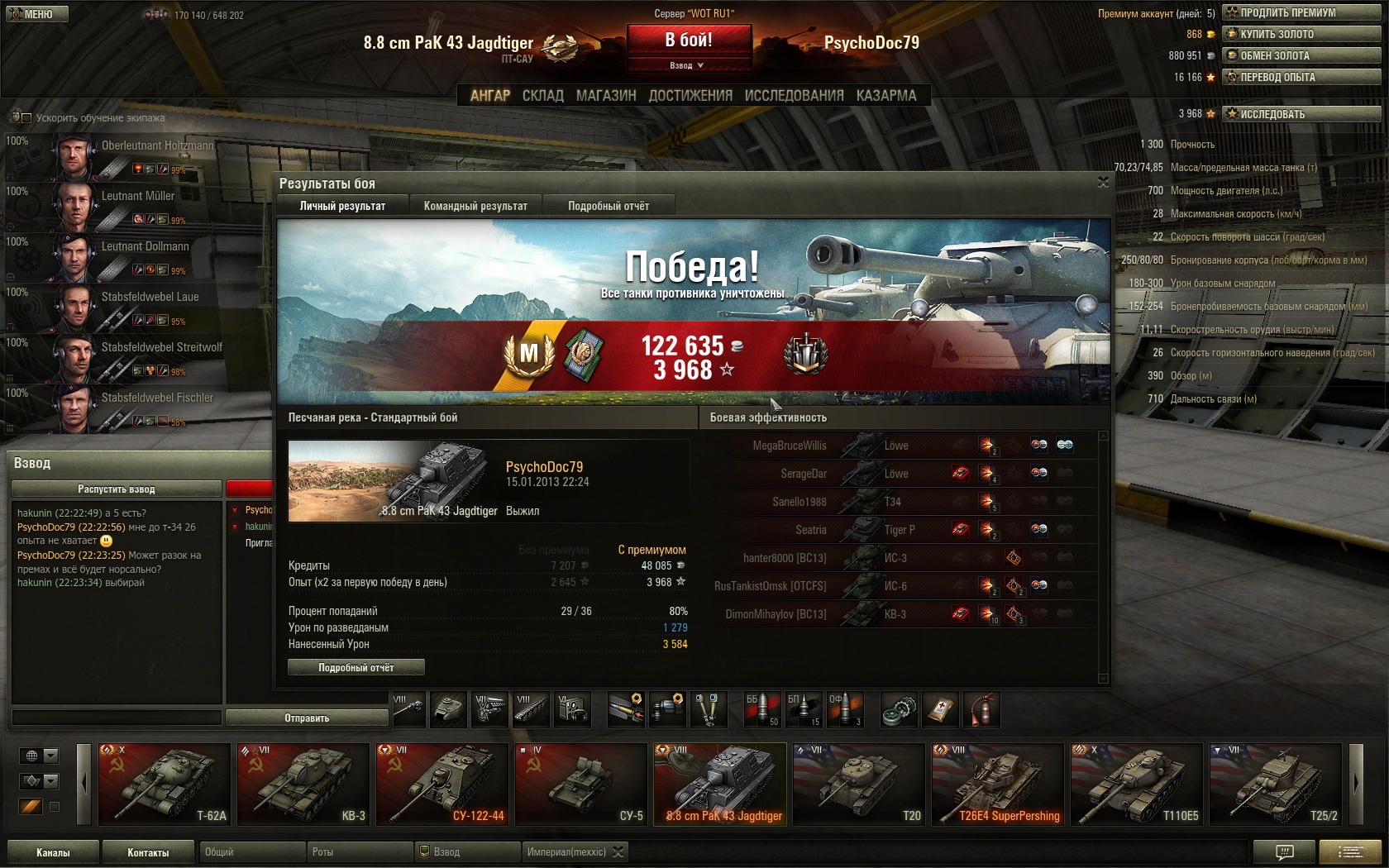Toggle accelerated crew training checkbox
This screenshot has height=868, width=1389.
(26, 118)
